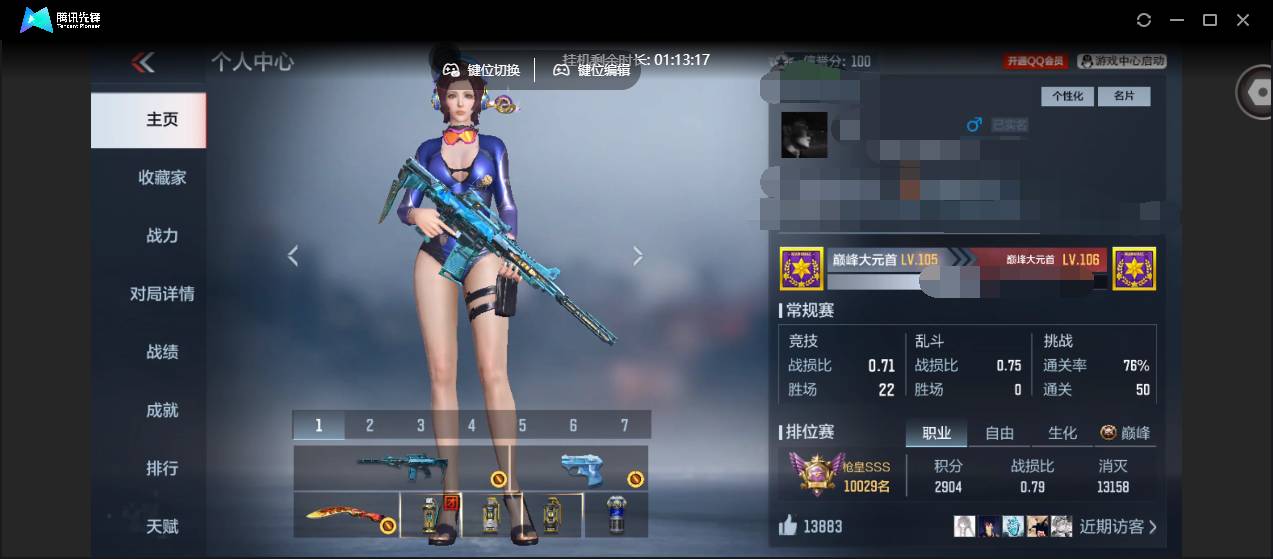This screenshot has width=1273, height=559.
Task: Show 对局详情 match details
Action: click(x=161, y=294)
